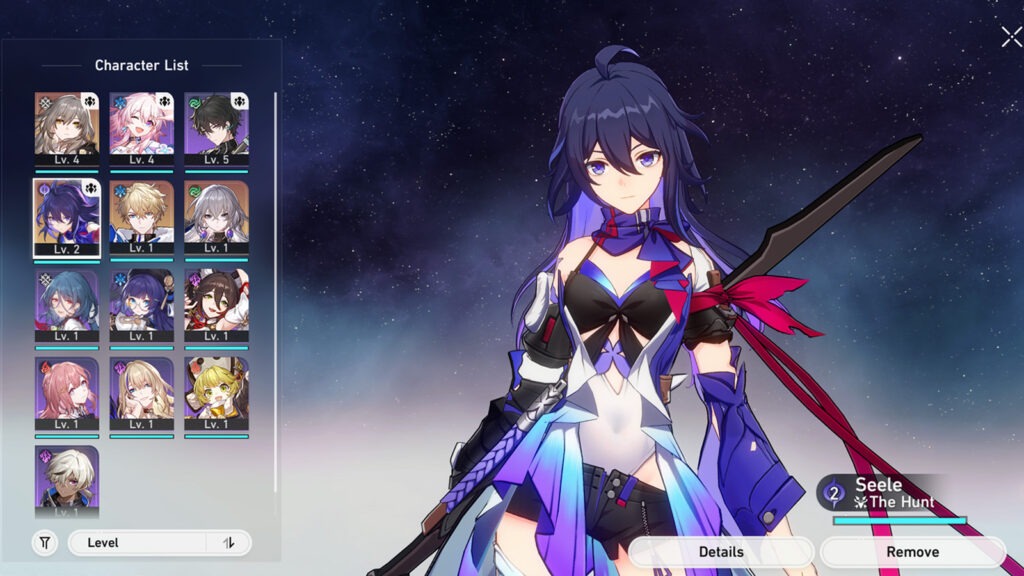Open the character filter funnel icon
Screen dimensions: 1024x576
coord(45,543)
